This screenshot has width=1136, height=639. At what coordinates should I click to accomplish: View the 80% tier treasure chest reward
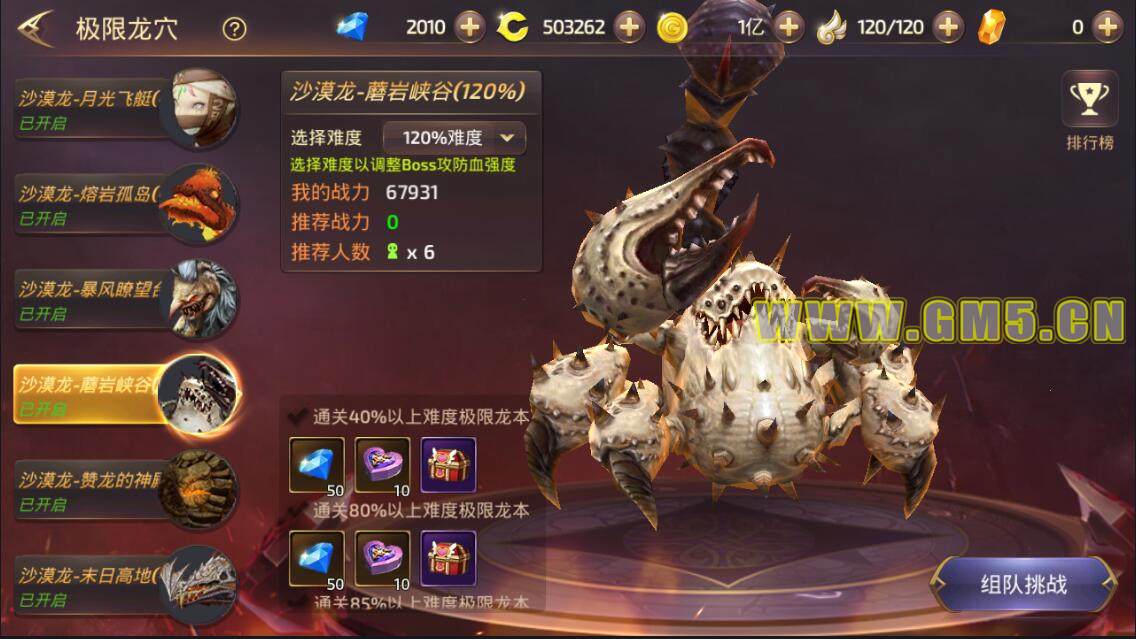coord(448,558)
